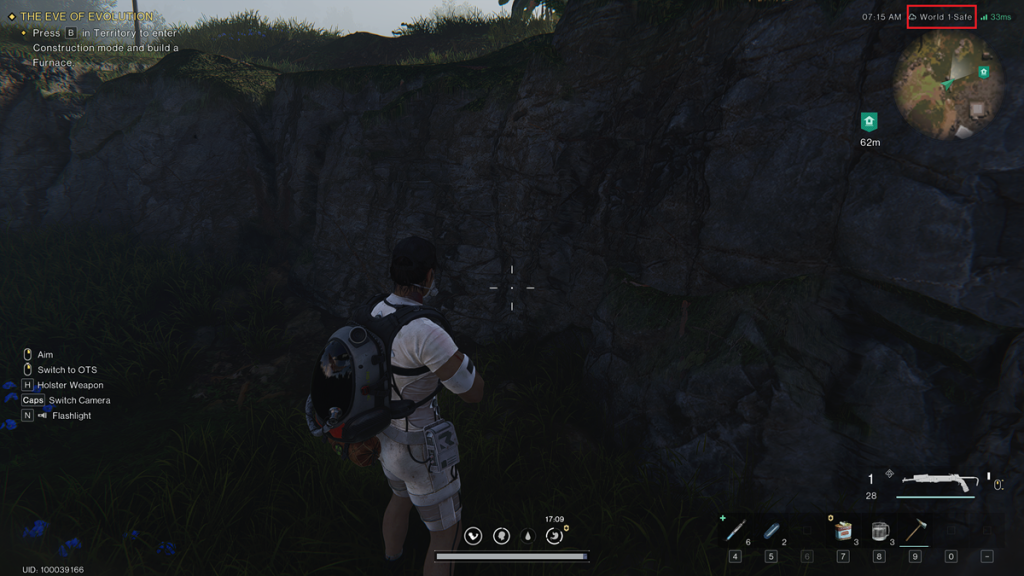Click the head sanity status icon
Image resolution: width=1024 pixels, height=576 pixels.
501,536
